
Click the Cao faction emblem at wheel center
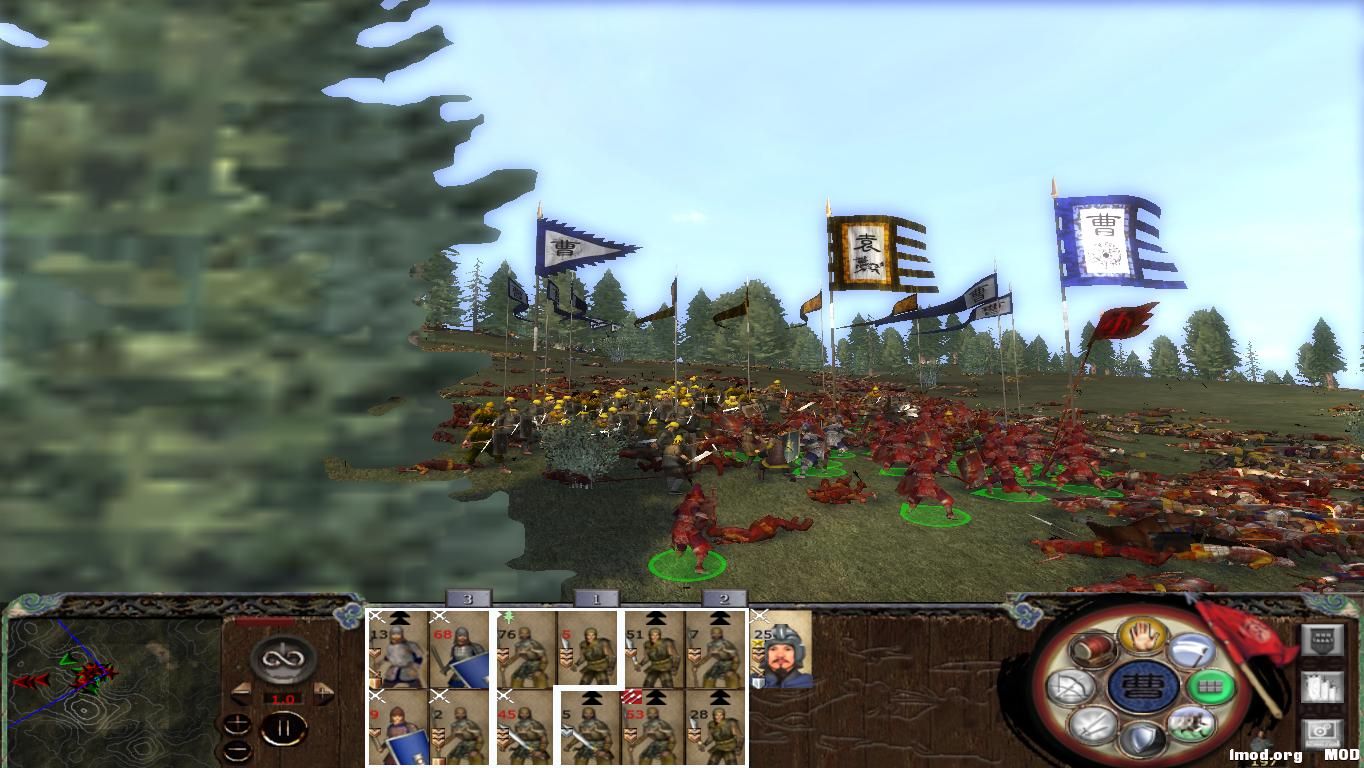pos(1141,685)
